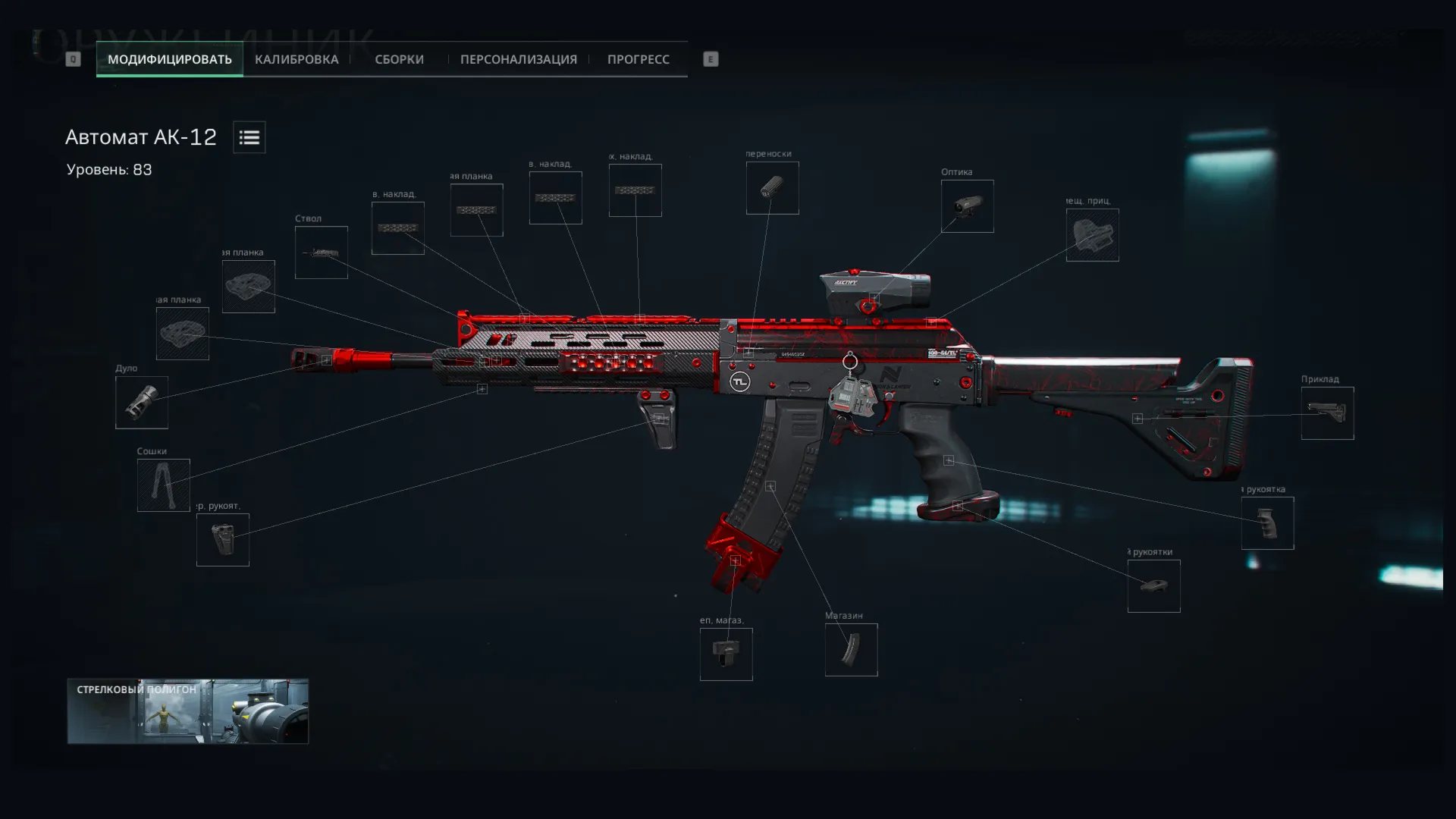The height and width of the screenshot is (819, 1456).
Task: Open the carry handle attachment slot
Action: pyautogui.click(x=772, y=188)
